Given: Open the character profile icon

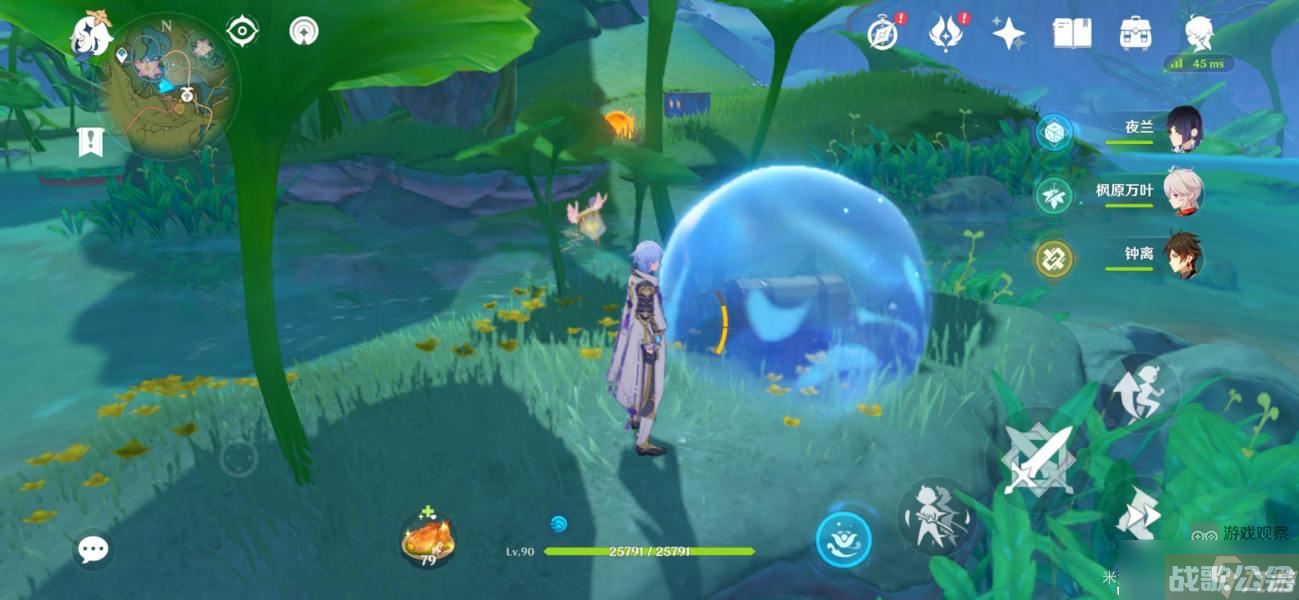Looking at the screenshot, I should pos(1199,34).
